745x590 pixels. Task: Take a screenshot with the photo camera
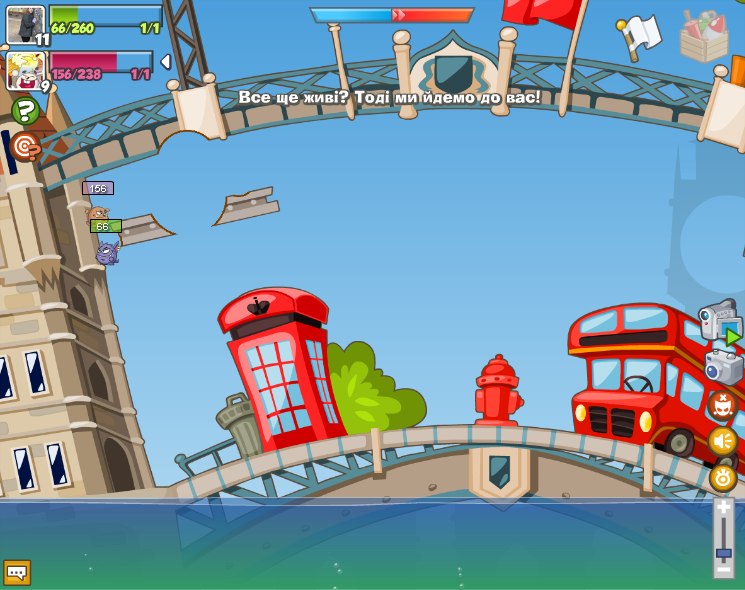[722, 366]
